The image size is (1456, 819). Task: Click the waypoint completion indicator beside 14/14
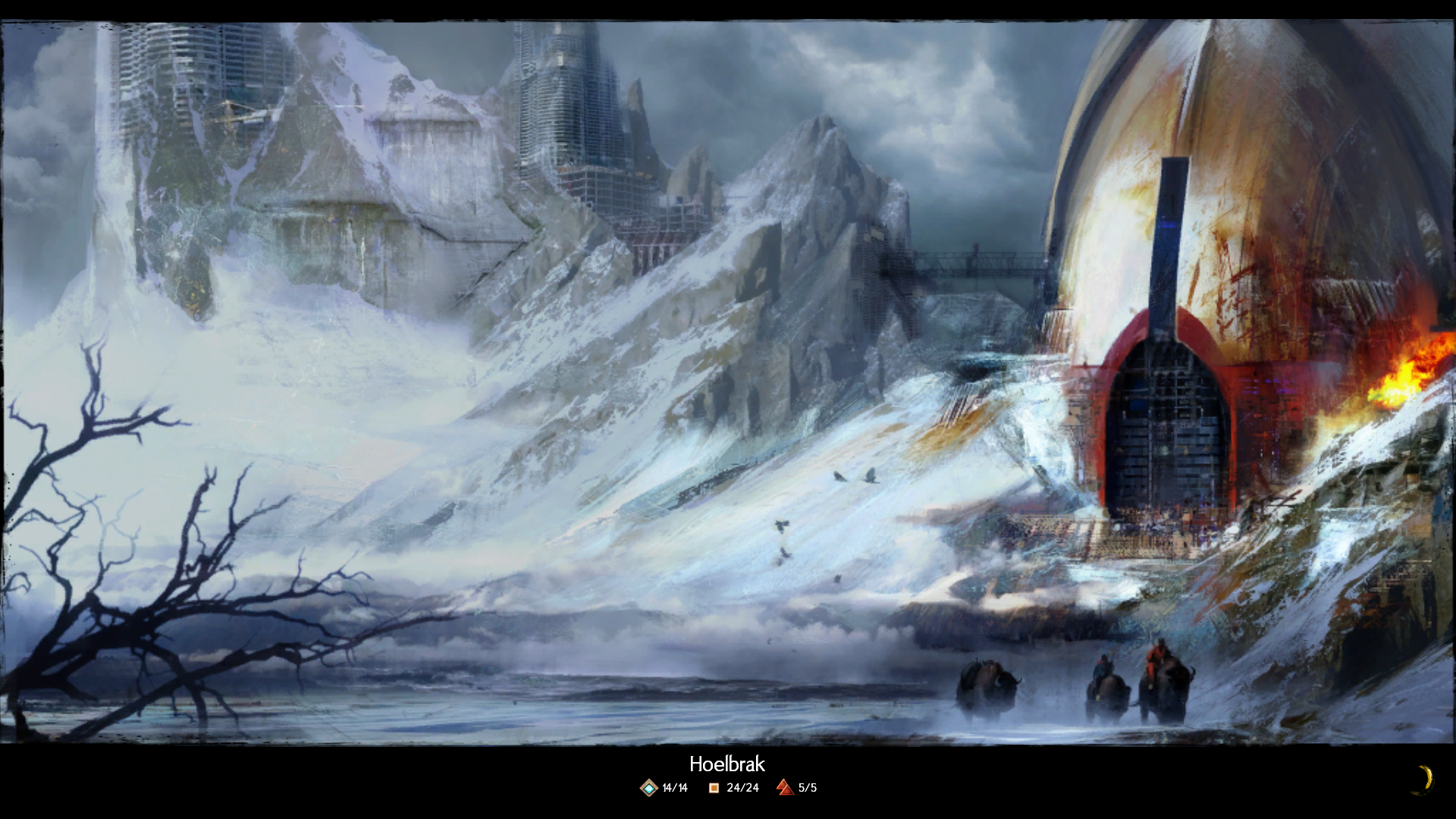[x=648, y=789]
